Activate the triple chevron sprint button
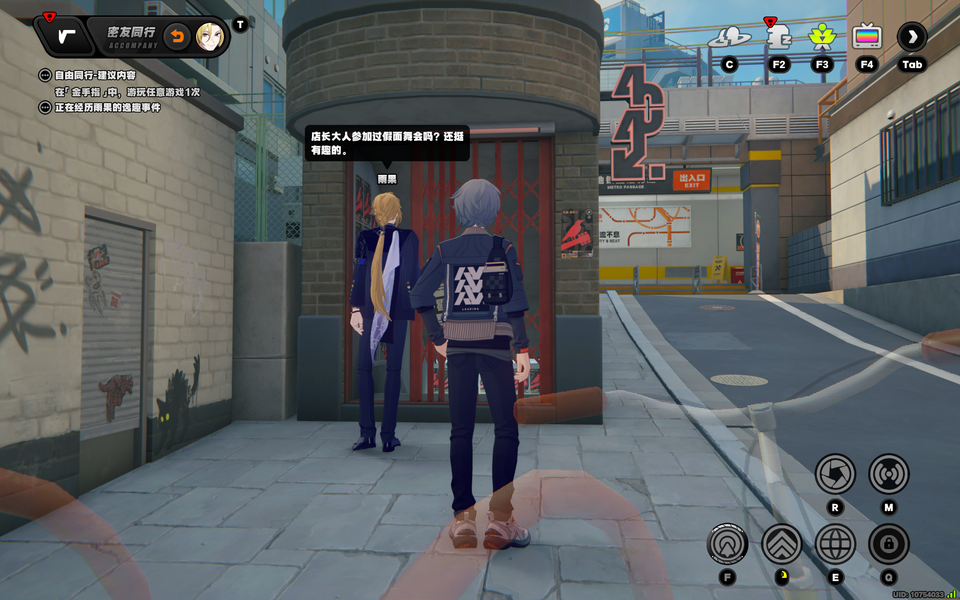 click(782, 544)
